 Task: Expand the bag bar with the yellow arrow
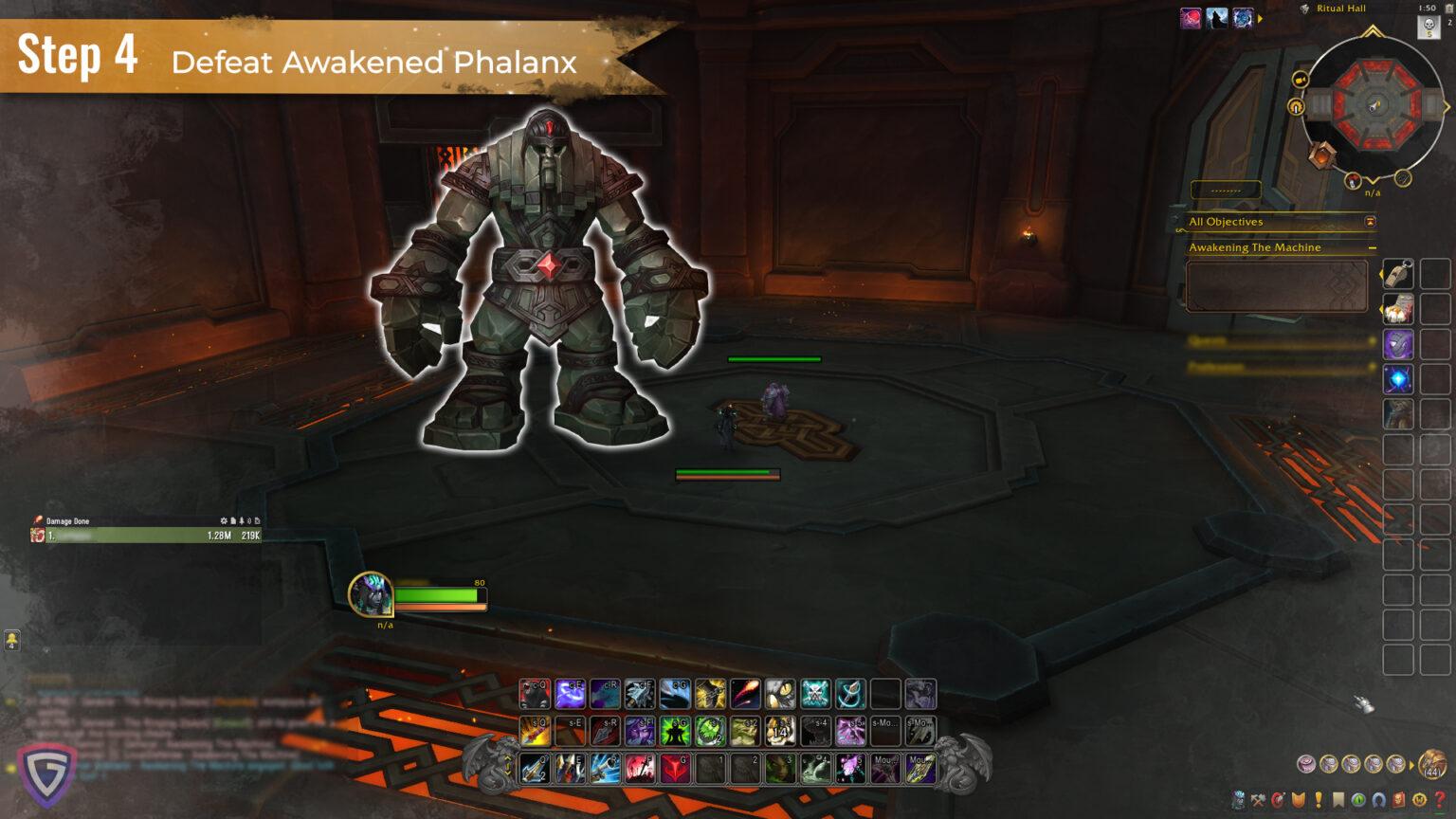click(x=1412, y=764)
